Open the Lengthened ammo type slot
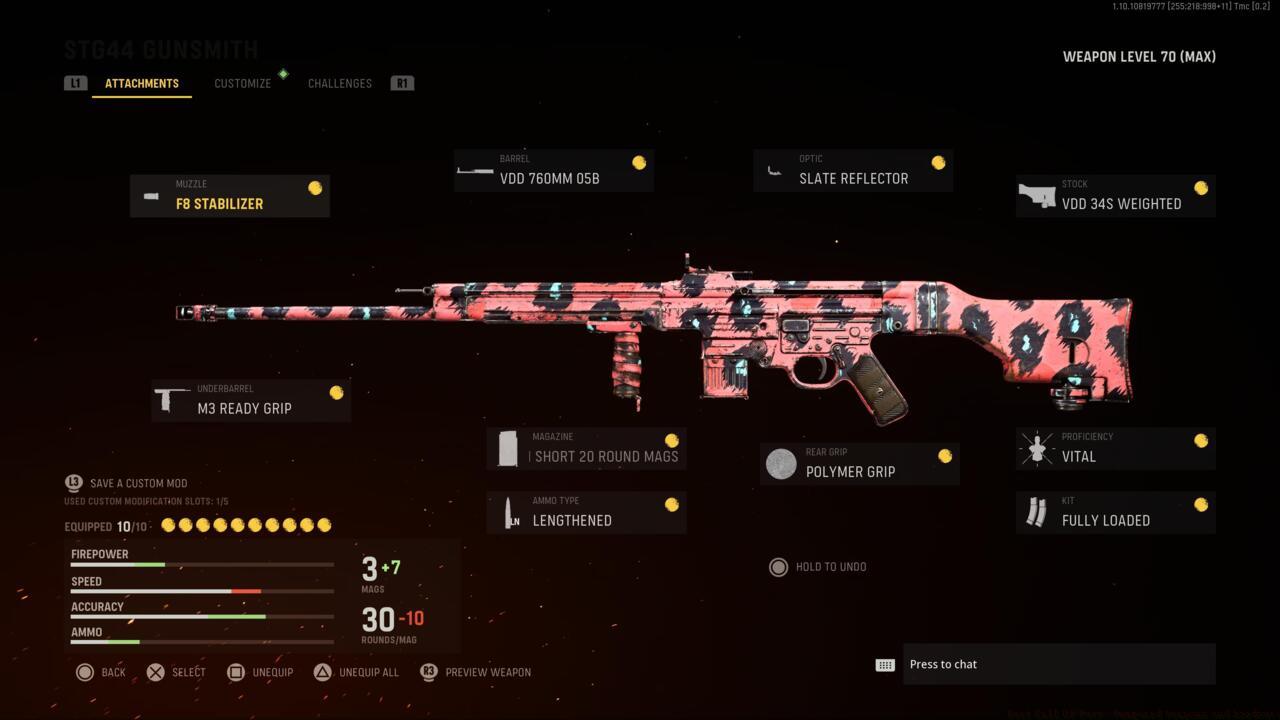 (x=586, y=512)
